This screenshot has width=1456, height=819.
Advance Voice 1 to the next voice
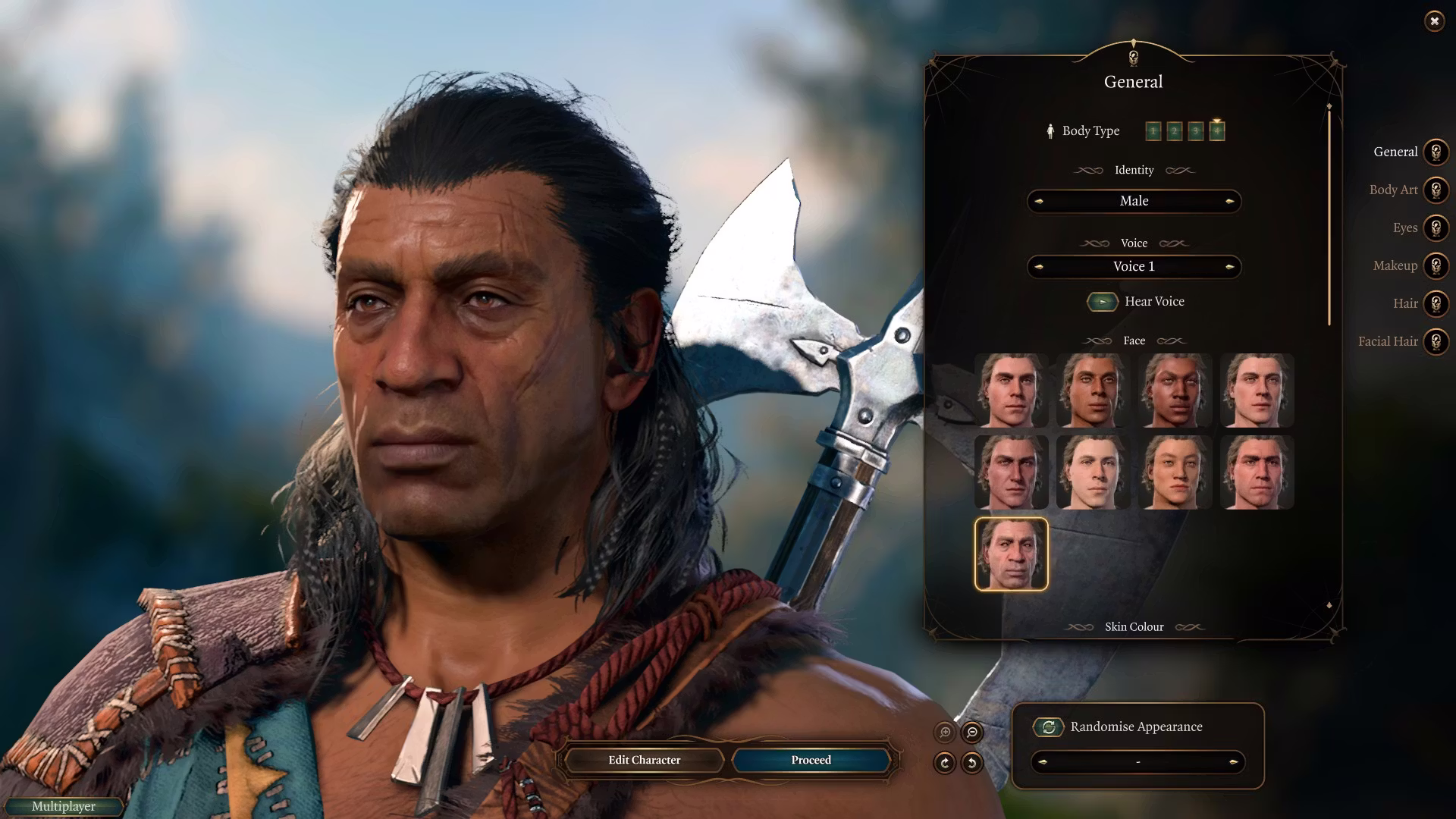click(x=1229, y=266)
